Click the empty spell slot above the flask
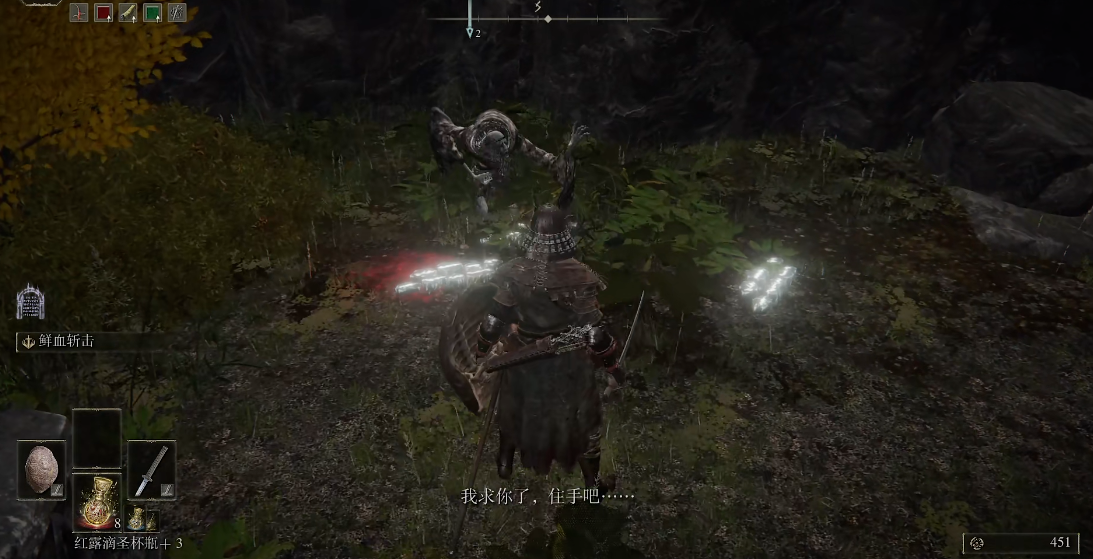The height and width of the screenshot is (559, 1093). tap(97, 438)
